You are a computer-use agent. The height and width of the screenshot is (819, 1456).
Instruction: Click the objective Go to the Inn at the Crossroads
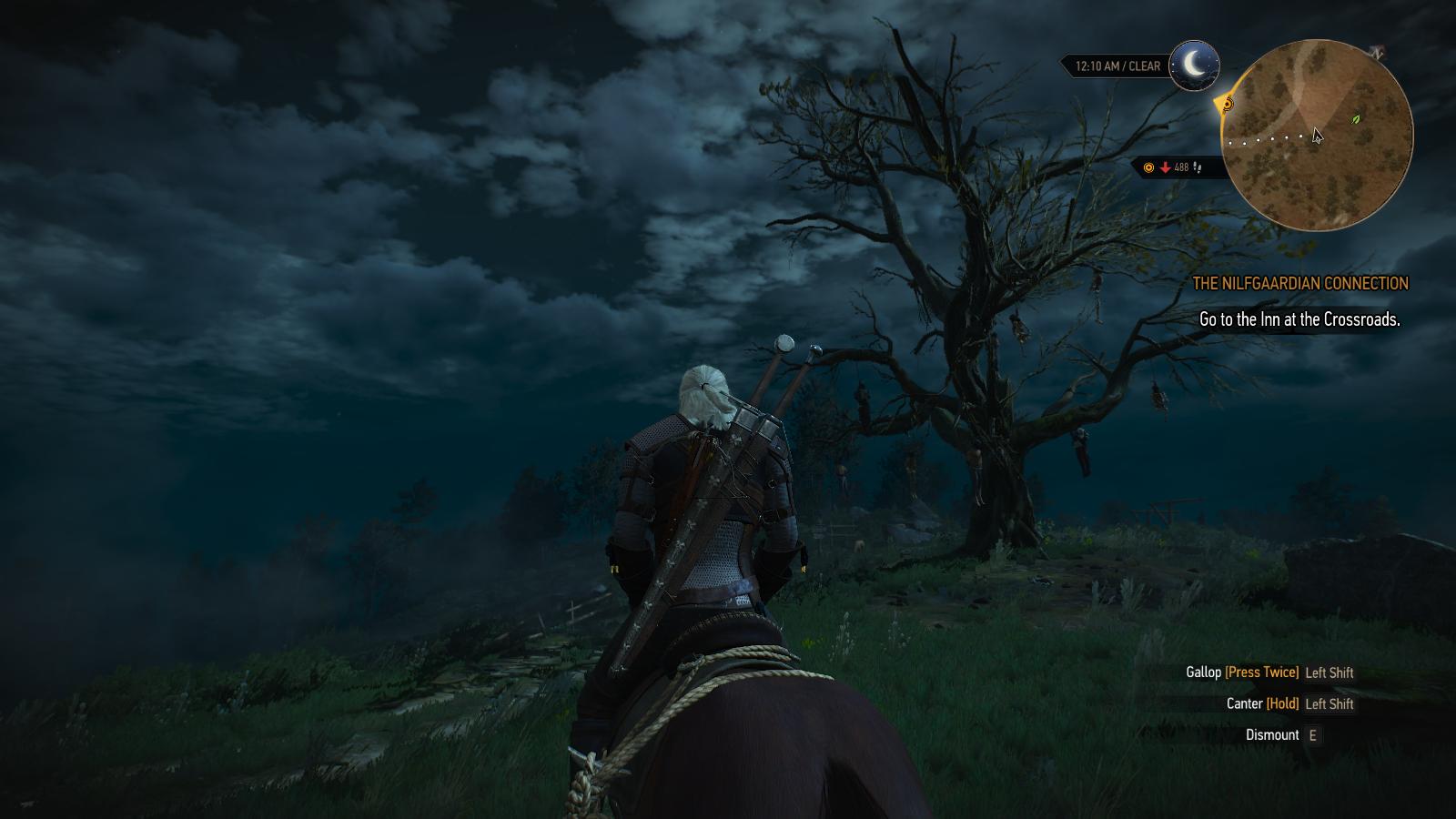point(1300,320)
